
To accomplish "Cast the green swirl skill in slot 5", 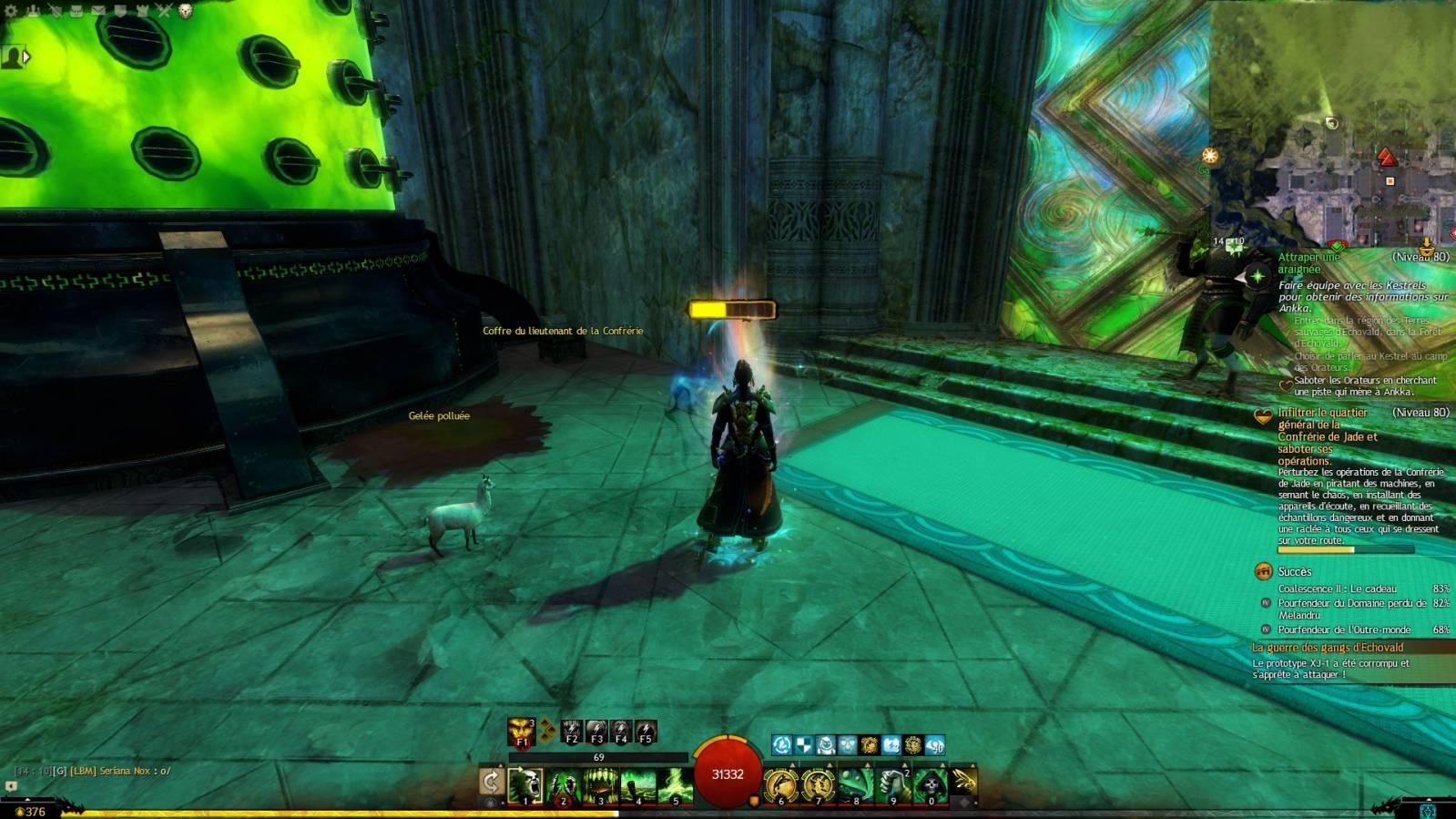I will tap(676, 784).
